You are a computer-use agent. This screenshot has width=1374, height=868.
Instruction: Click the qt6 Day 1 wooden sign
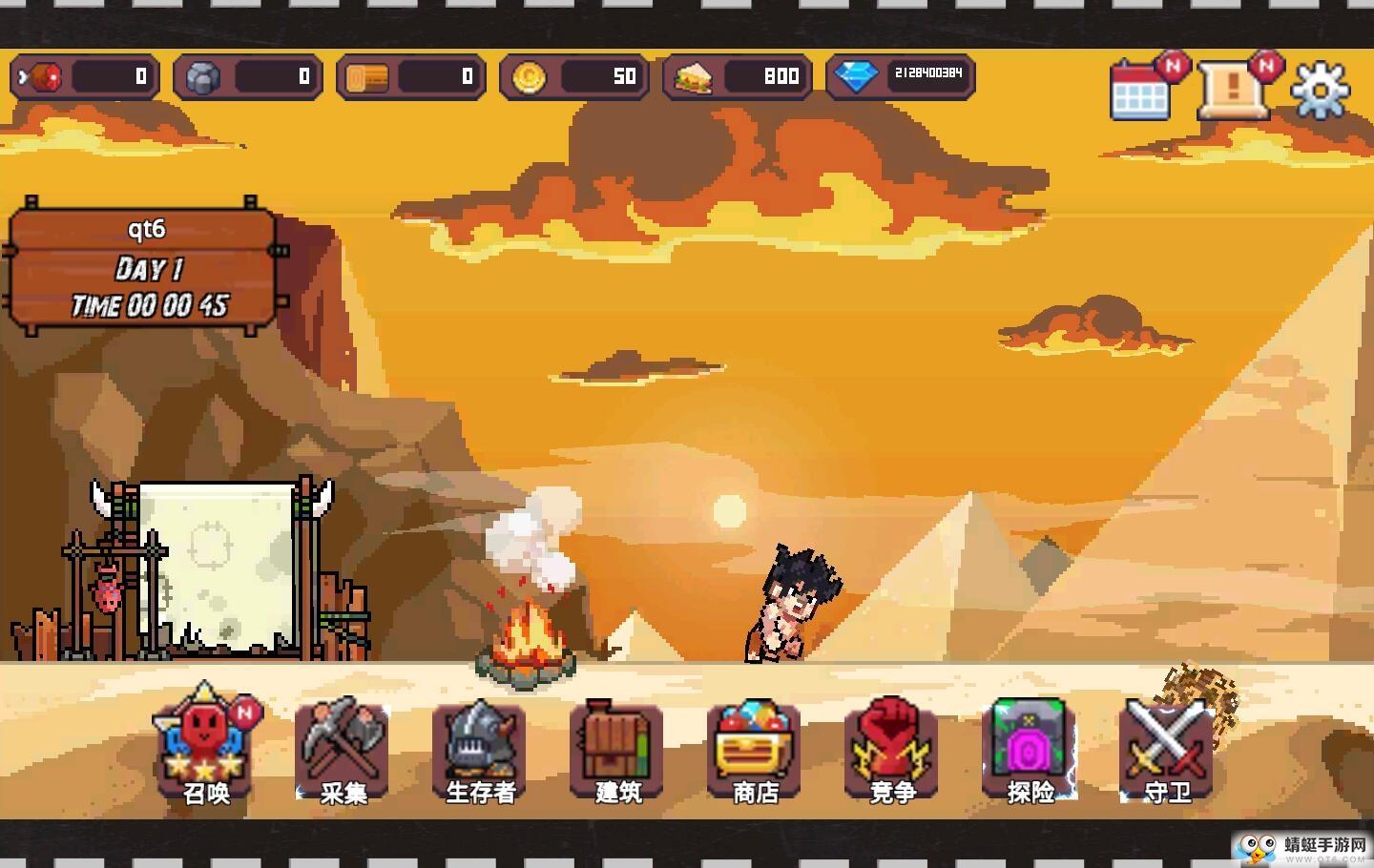(x=146, y=268)
